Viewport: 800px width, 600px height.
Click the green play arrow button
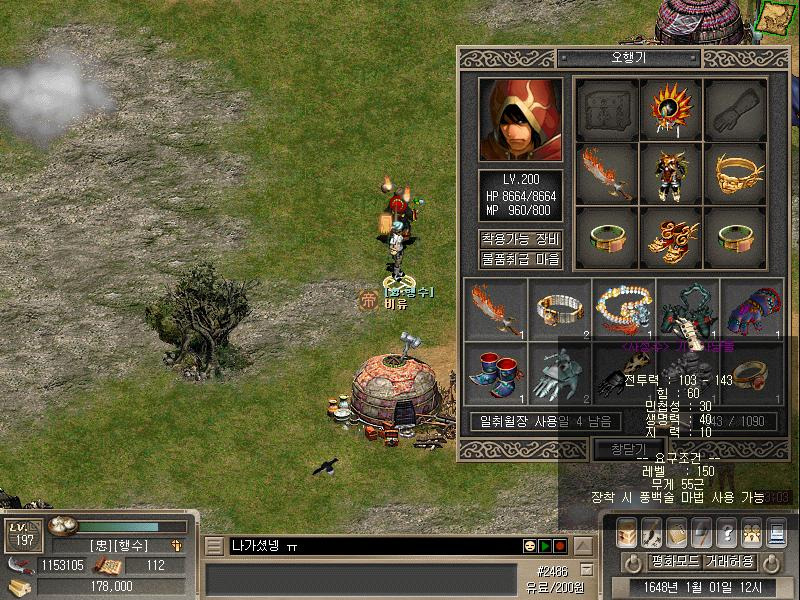[545, 546]
